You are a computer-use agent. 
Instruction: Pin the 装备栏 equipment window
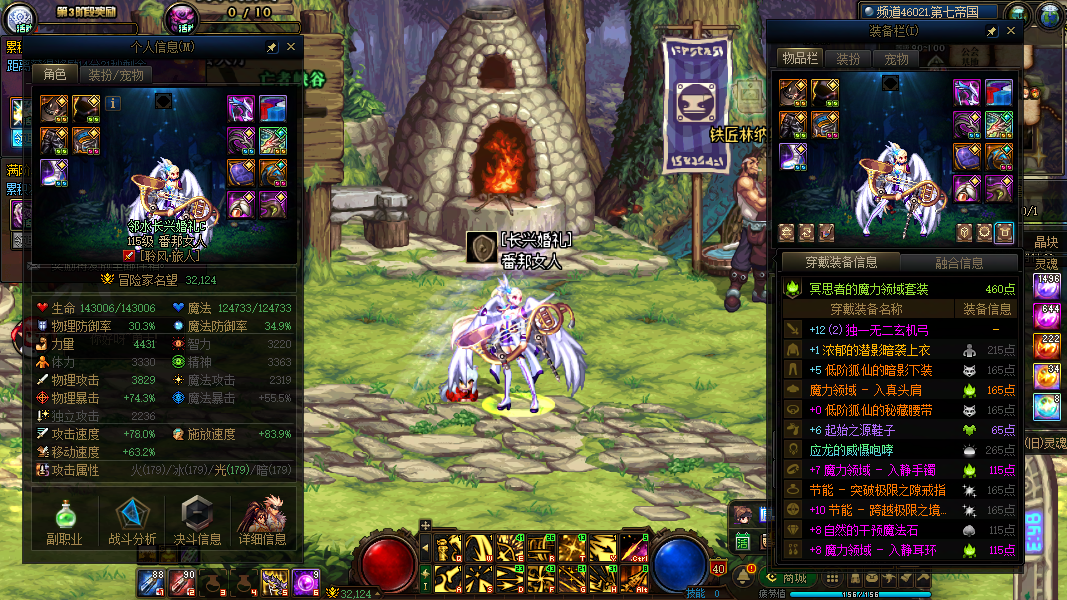(x=991, y=32)
